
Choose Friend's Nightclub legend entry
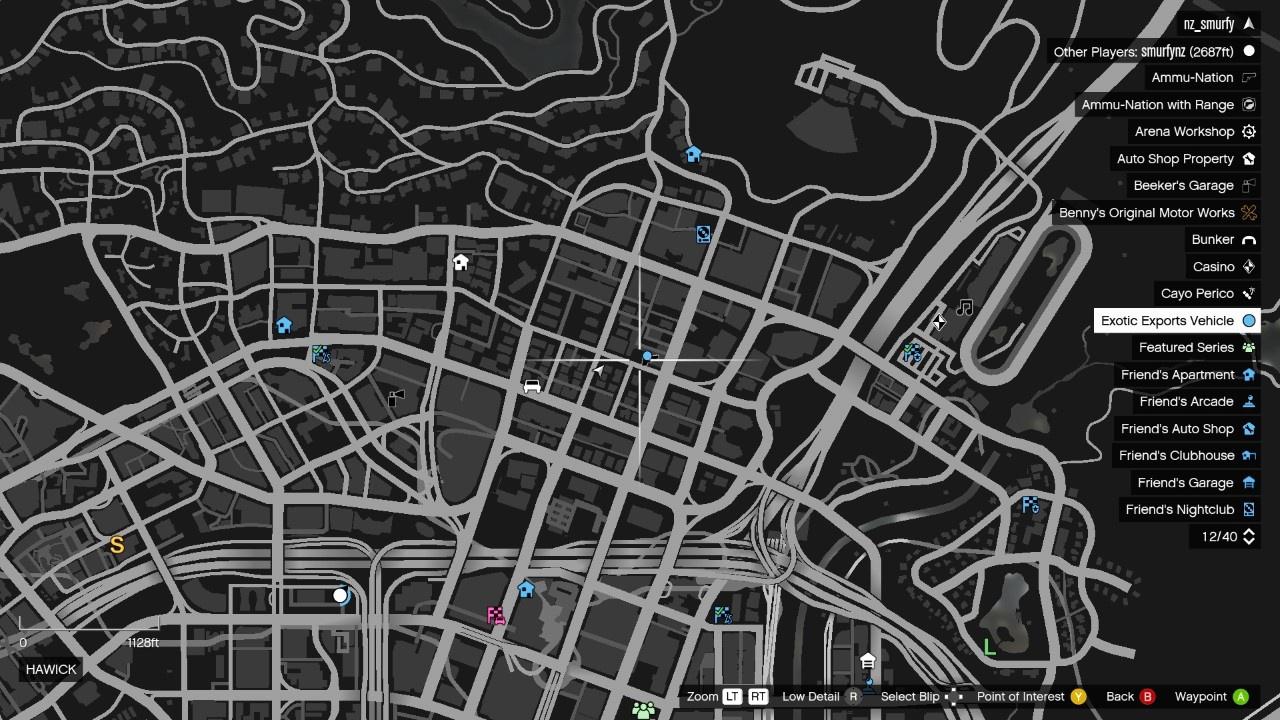(1180, 510)
